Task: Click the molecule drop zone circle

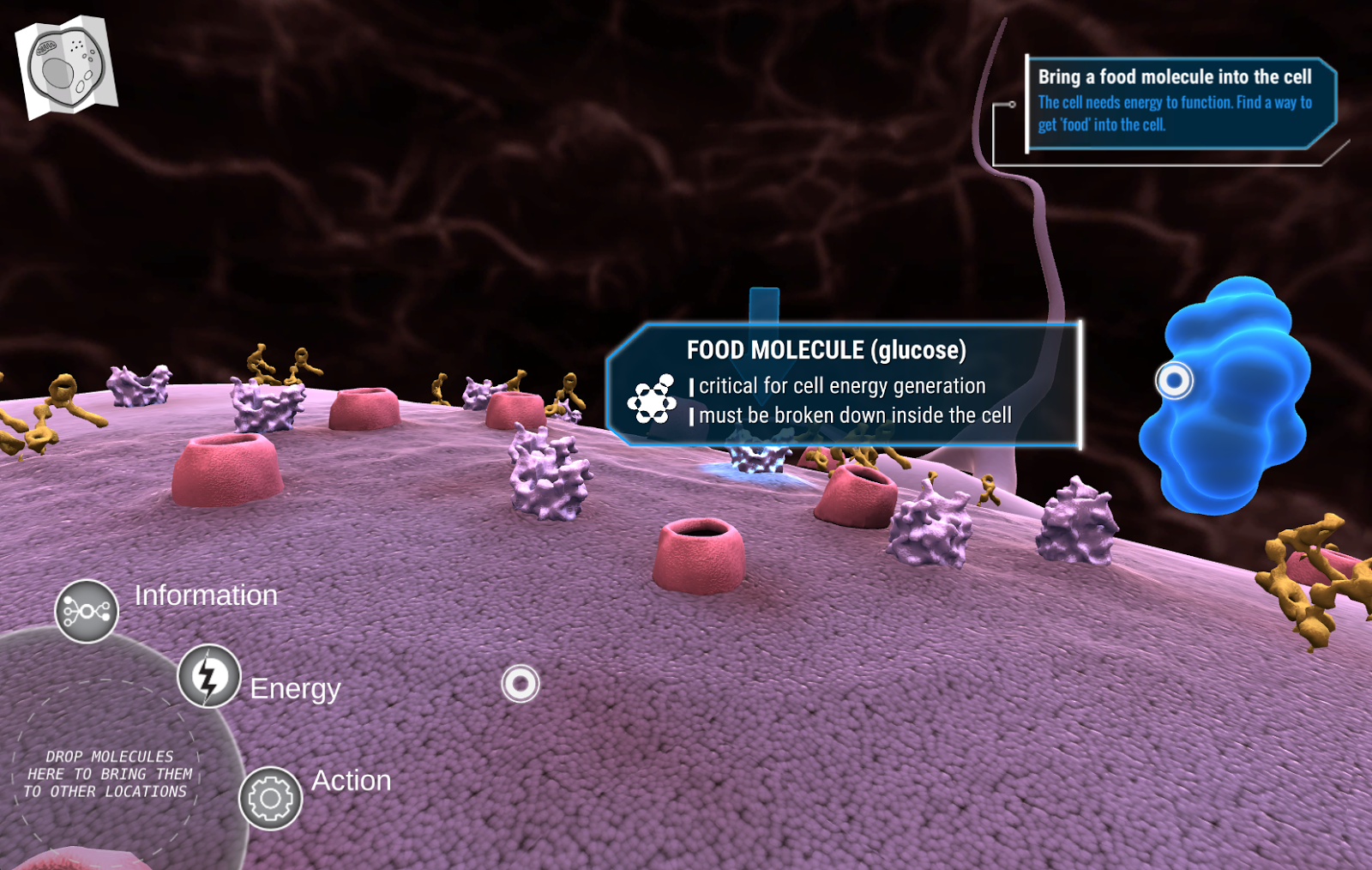Action: pos(107,772)
